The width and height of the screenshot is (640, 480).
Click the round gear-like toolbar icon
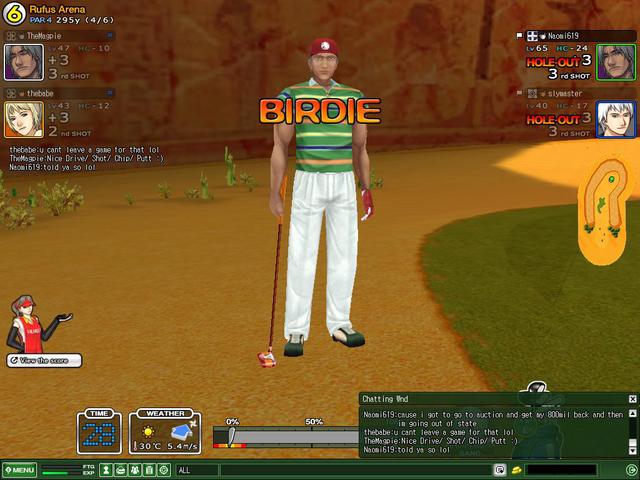163,470
